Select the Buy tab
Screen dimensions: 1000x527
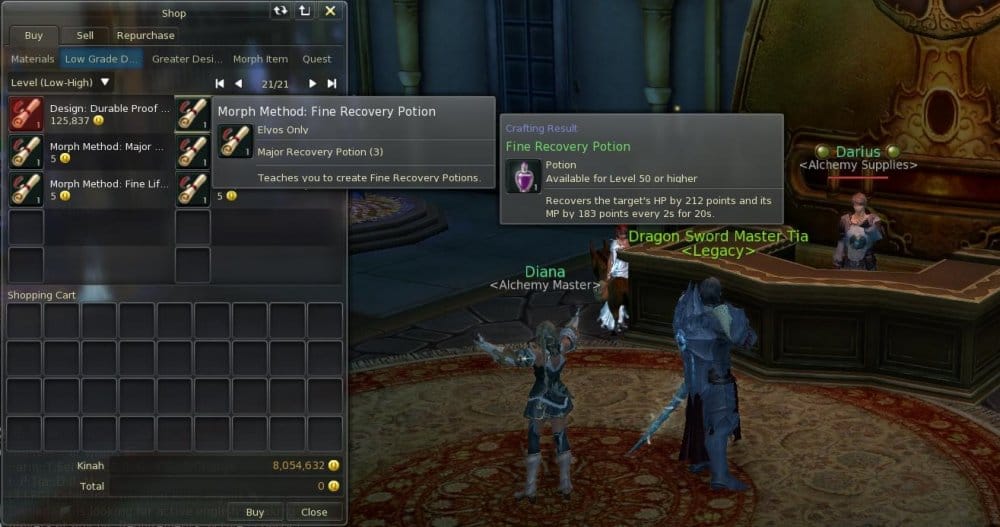[34, 36]
